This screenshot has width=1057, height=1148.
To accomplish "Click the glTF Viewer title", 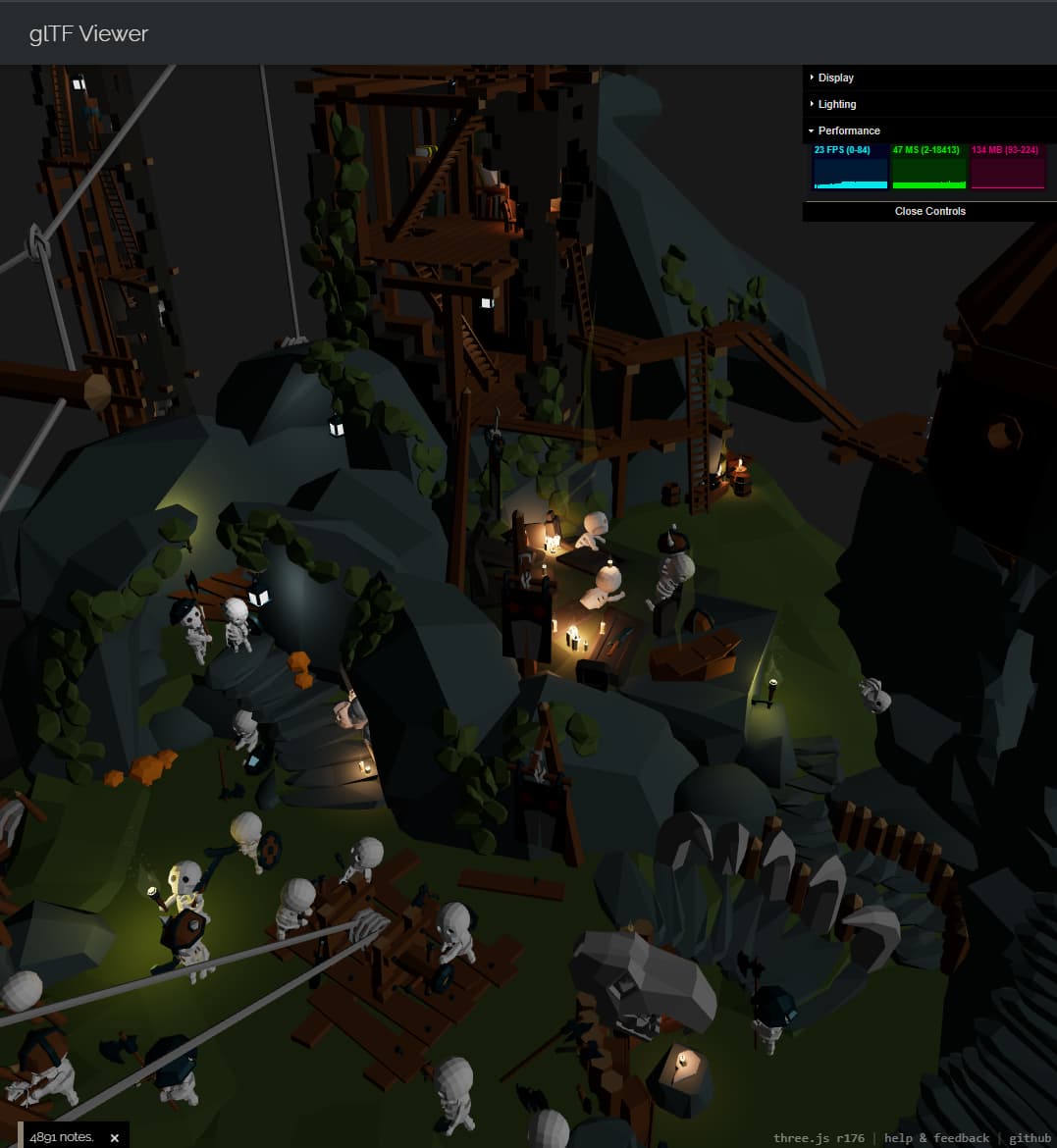I will (88, 33).
